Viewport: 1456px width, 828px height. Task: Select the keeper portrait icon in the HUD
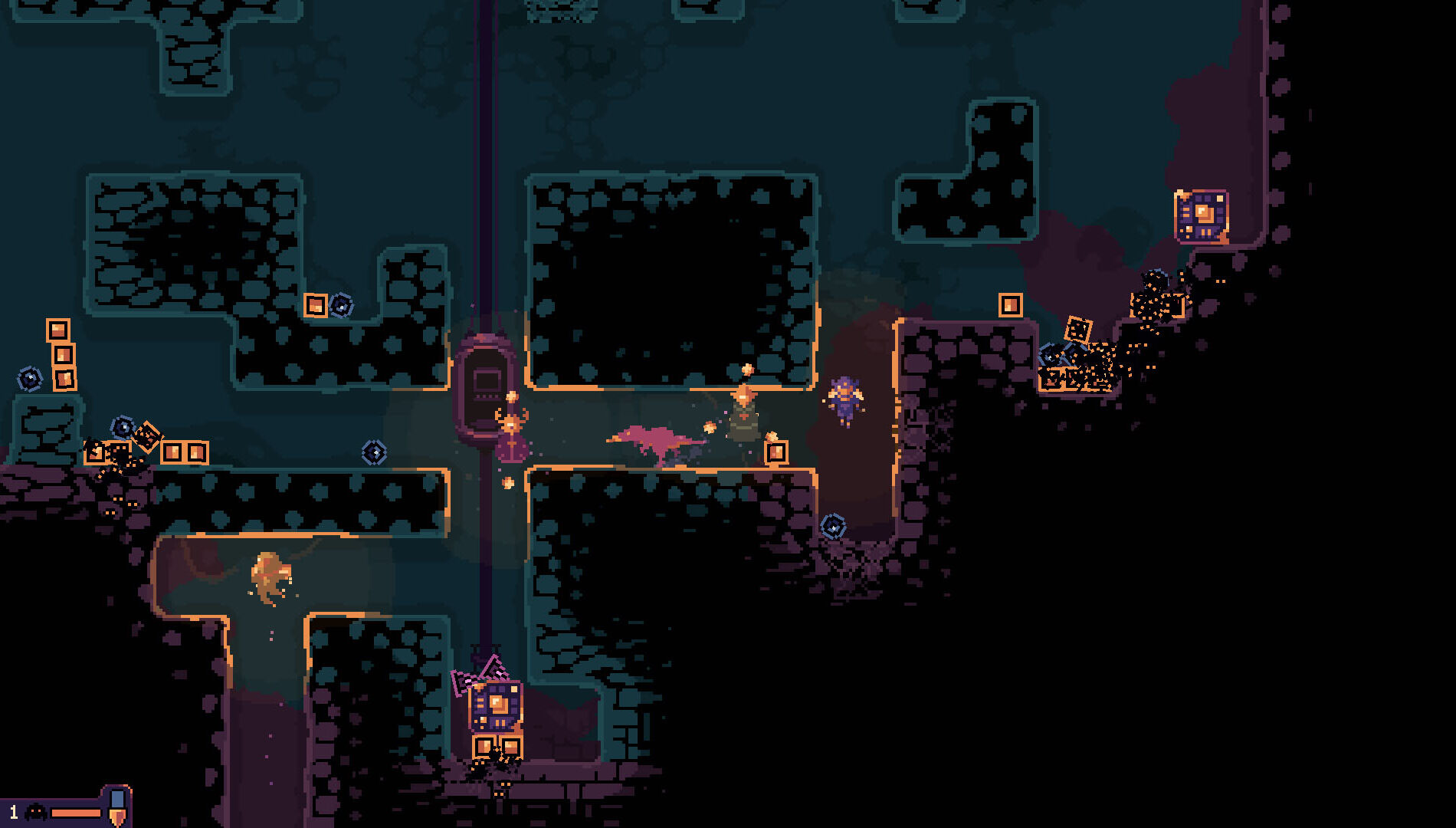[35, 812]
